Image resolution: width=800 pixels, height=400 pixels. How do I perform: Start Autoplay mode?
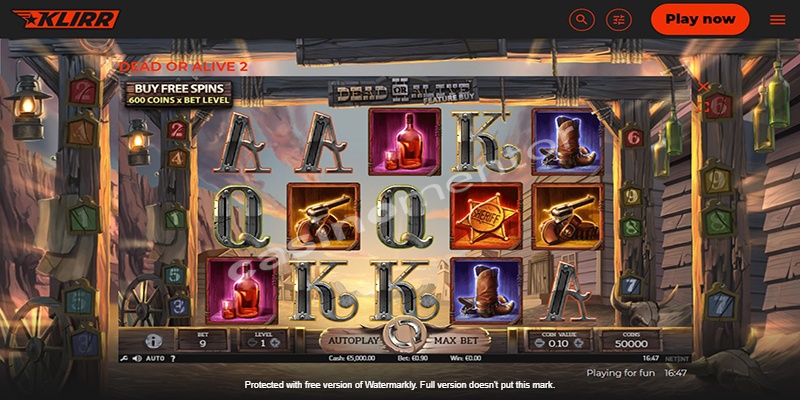[x=350, y=340]
